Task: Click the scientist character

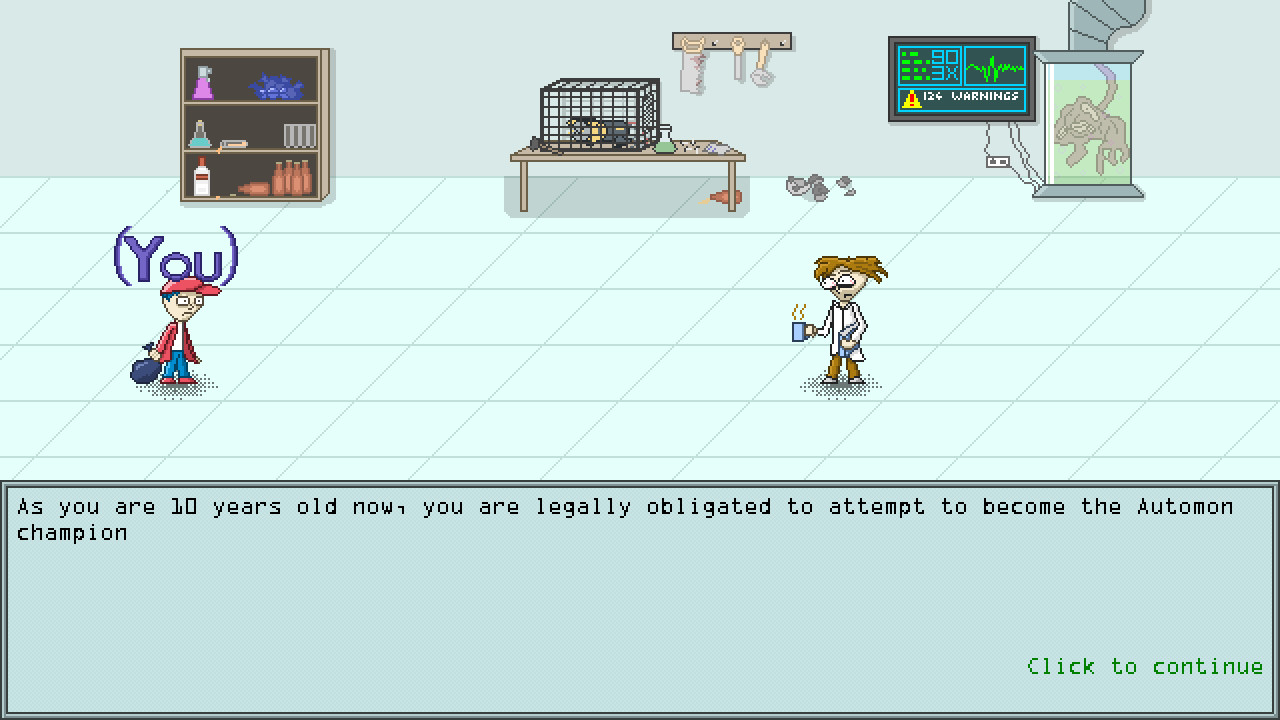Action: click(845, 320)
